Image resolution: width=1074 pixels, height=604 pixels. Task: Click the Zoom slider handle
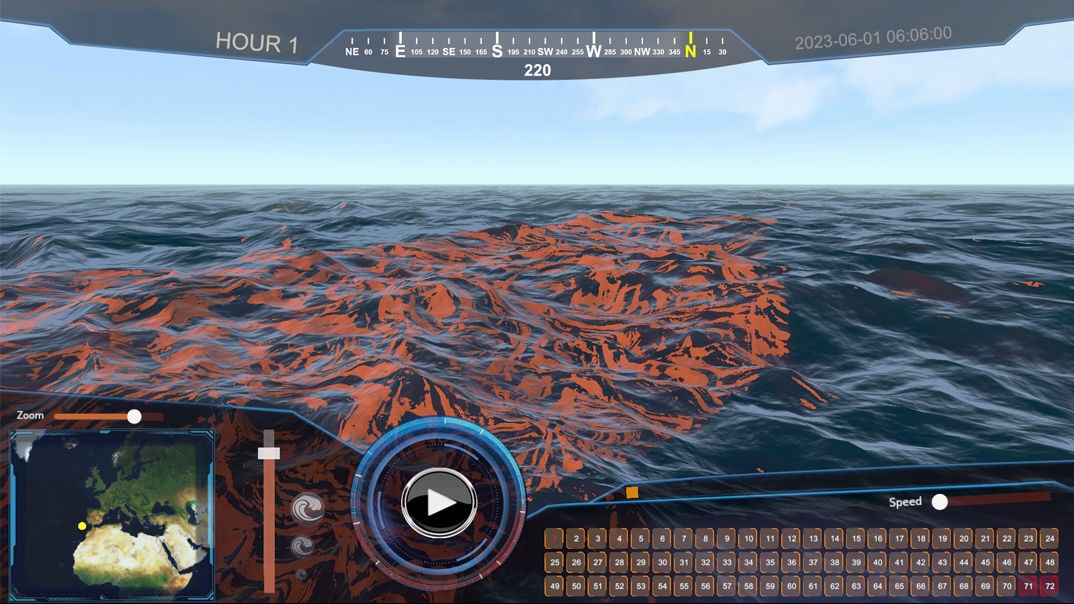coord(134,416)
